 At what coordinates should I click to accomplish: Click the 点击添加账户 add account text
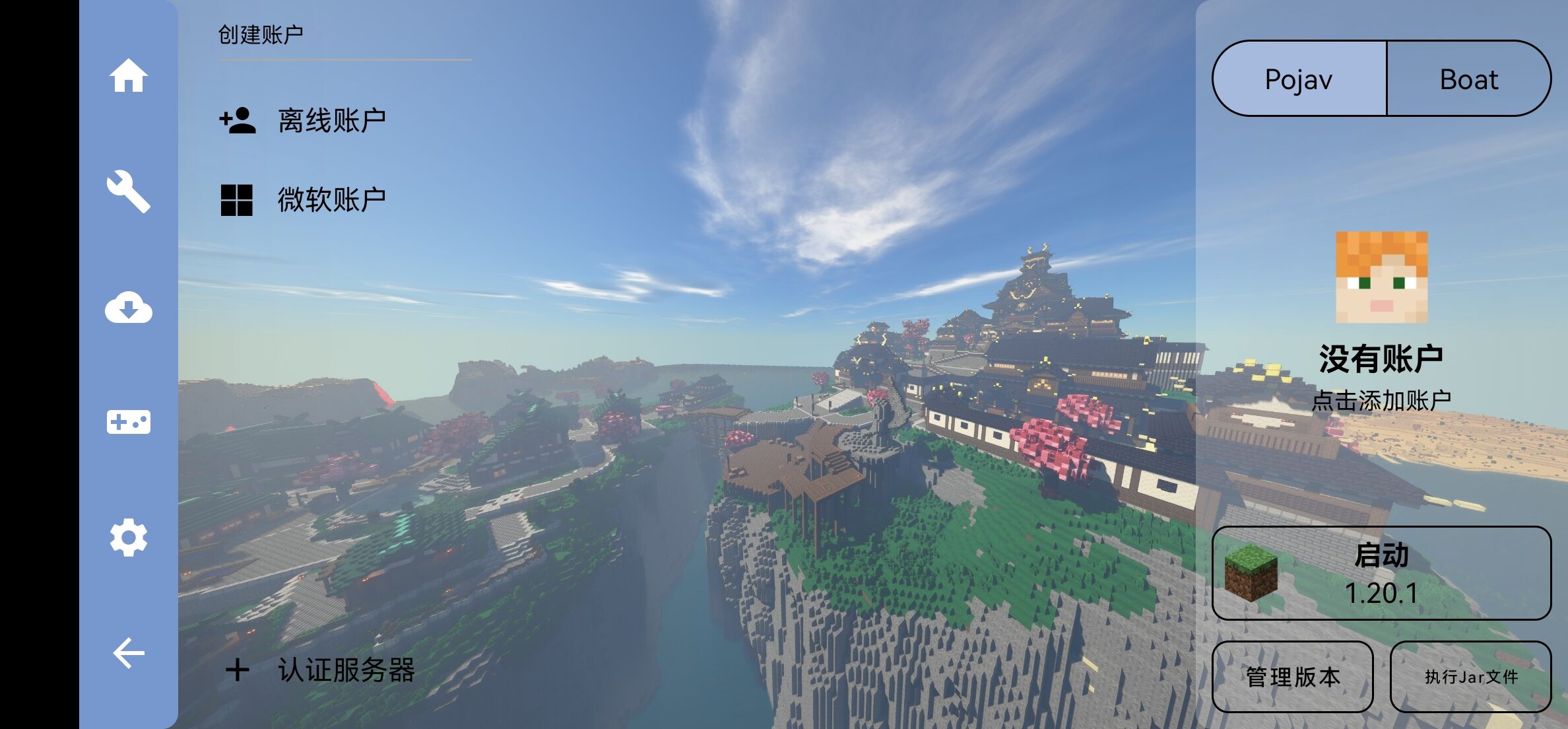coord(1381,400)
